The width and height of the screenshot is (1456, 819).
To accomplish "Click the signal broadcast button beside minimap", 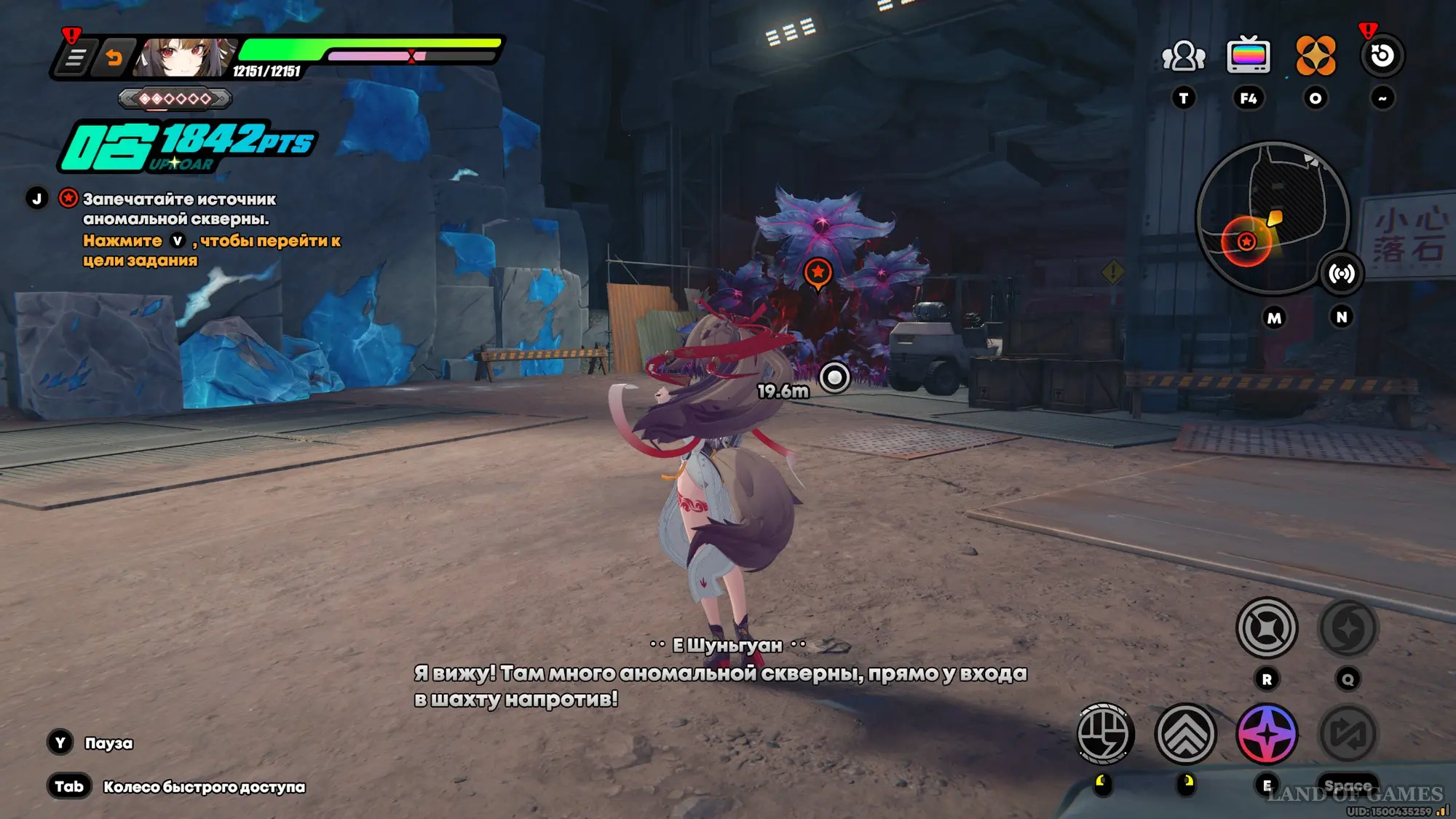I will (1342, 274).
